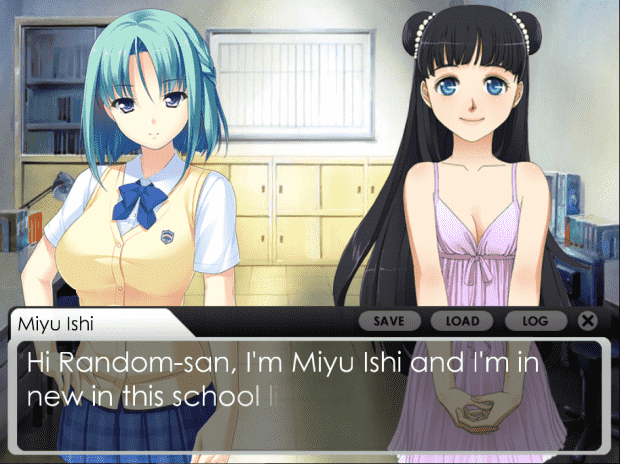Screen dimensions: 620x464
Task: Show the dialogue LOG
Action: pos(535,321)
